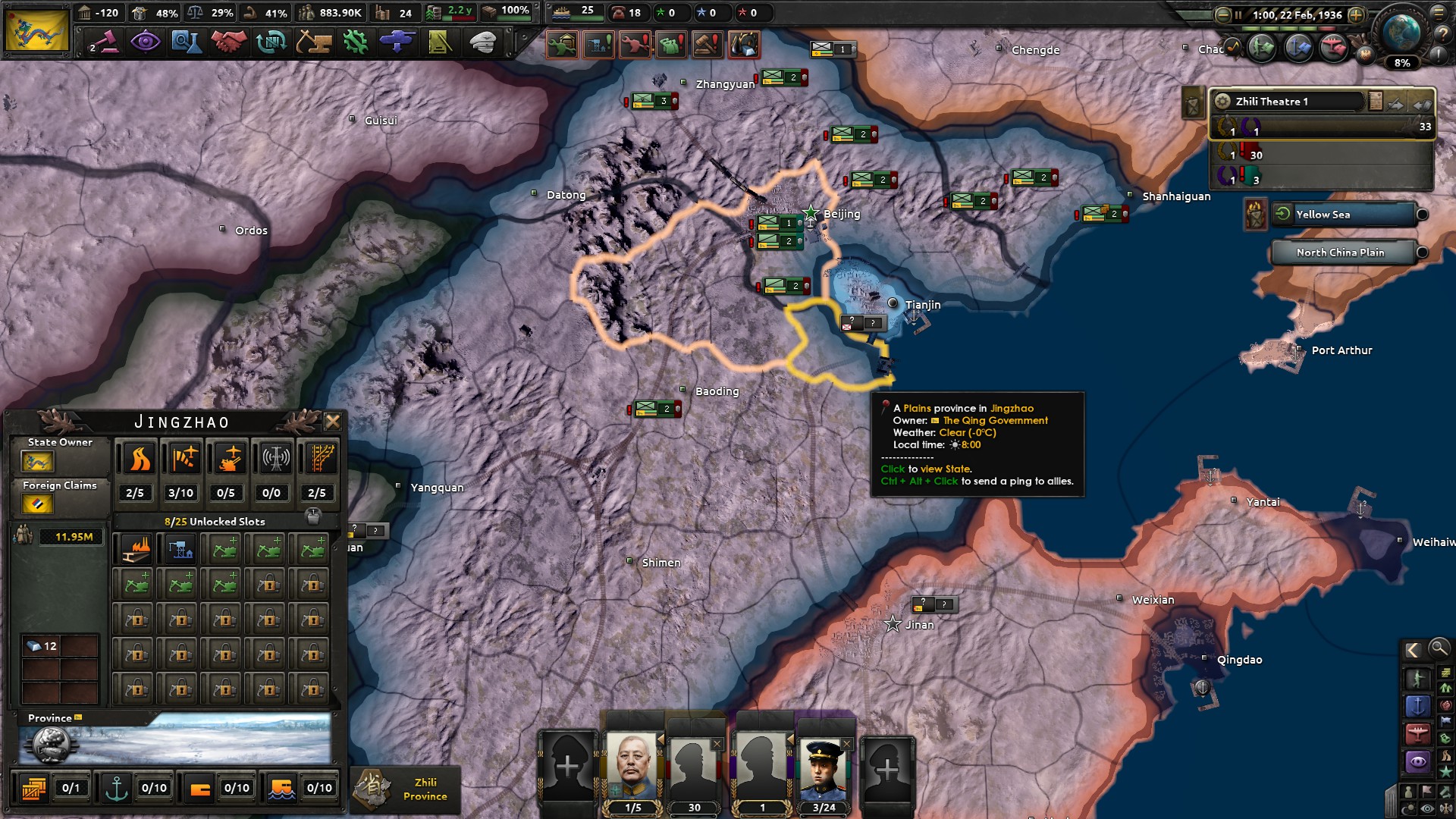Select the Zhili Province banner

(x=404, y=790)
